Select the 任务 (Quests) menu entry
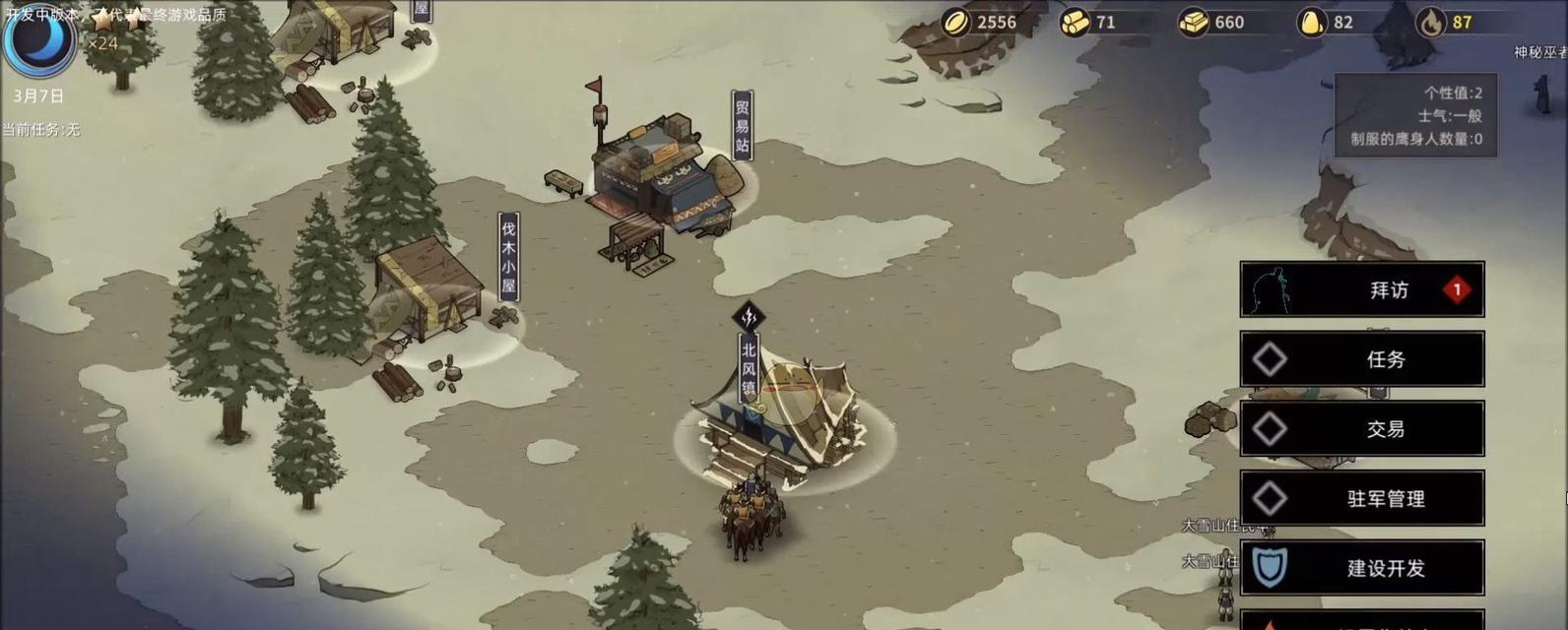Viewport: 1568px width, 630px height. tap(1361, 359)
